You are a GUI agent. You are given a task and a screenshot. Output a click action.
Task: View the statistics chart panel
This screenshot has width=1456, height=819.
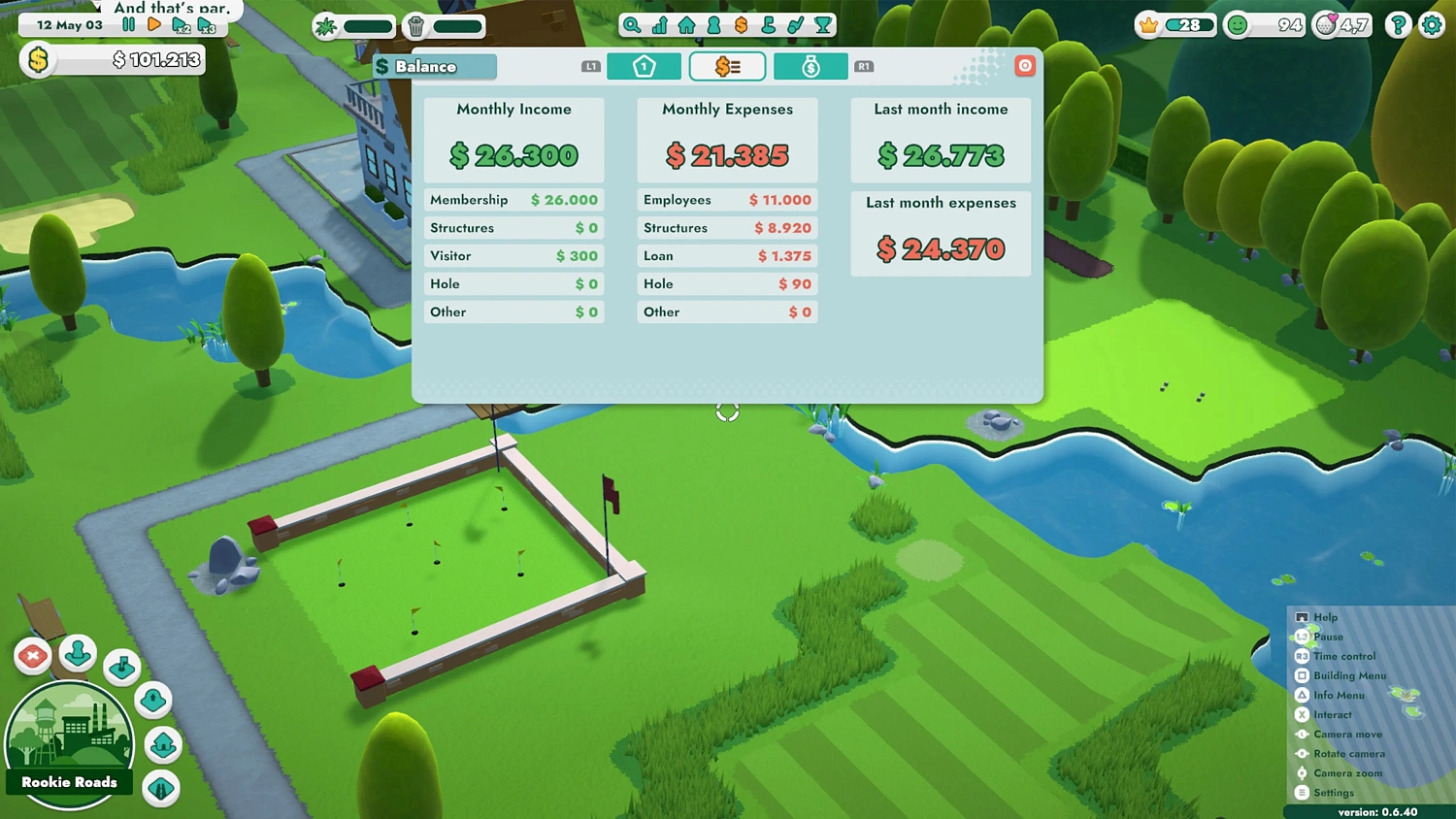click(660, 25)
